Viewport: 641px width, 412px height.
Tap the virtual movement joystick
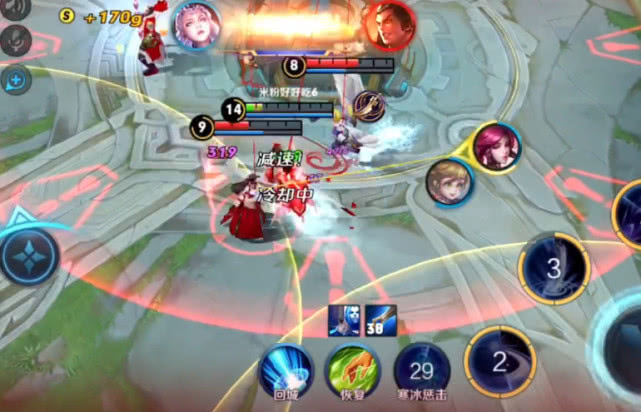(x=28, y=256)
